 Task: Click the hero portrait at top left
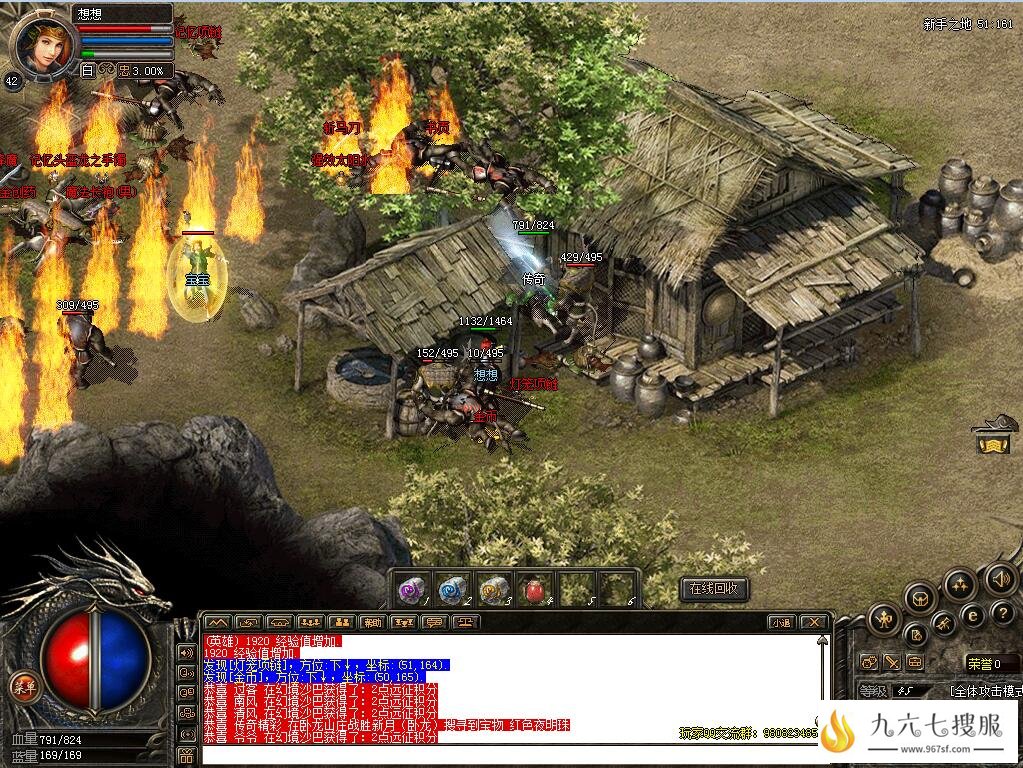click(x=45, y=42)
